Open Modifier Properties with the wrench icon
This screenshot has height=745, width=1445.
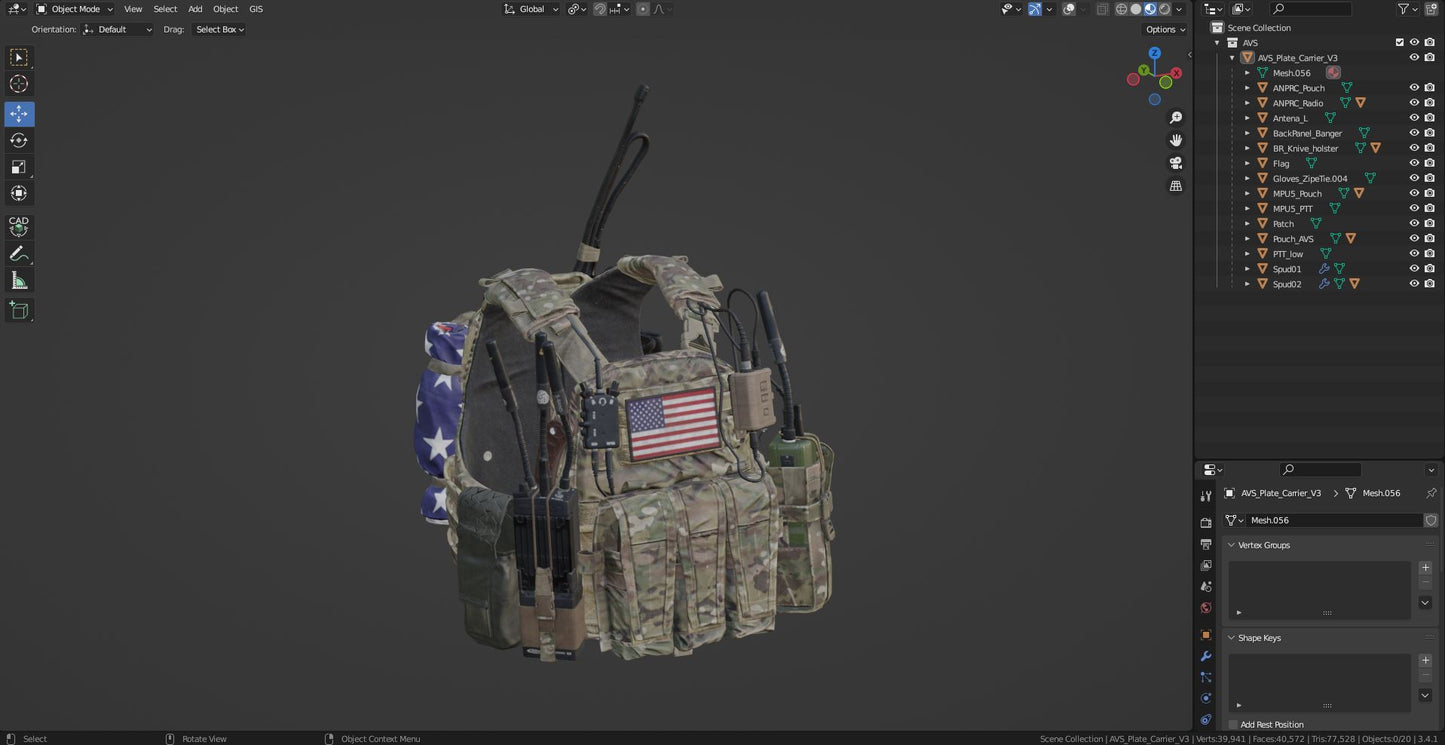pyautogui.click(x=1205, y=656)
